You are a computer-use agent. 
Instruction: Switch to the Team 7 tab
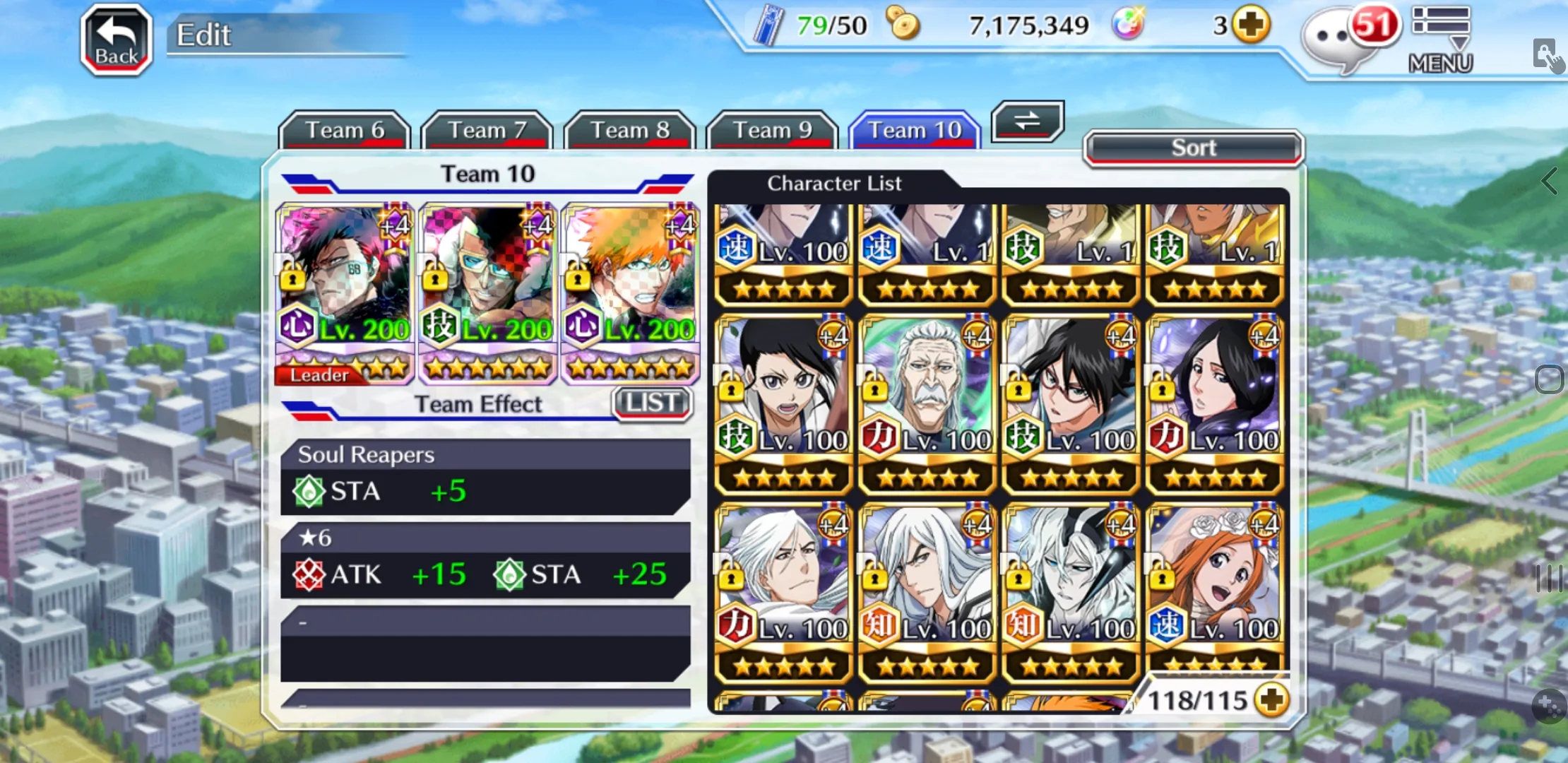click(x=487, y=130)
